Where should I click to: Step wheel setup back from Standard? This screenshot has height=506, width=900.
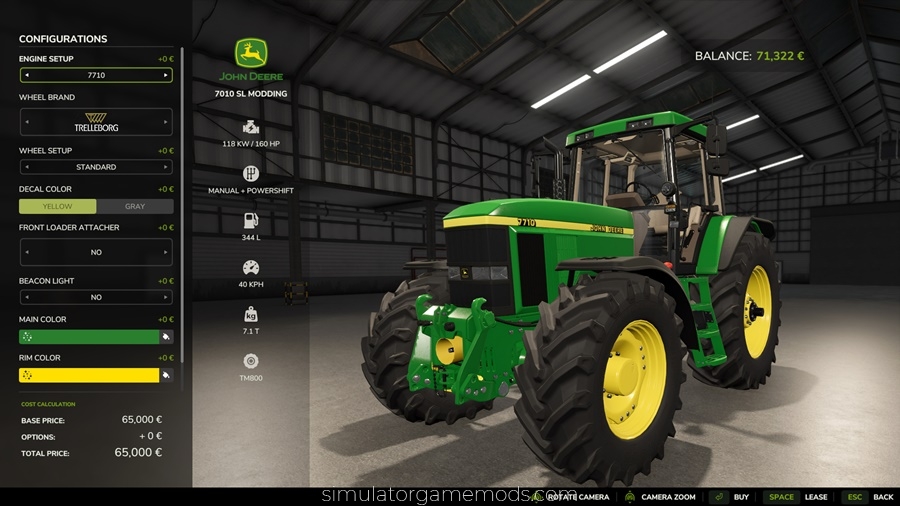[26, 167]
